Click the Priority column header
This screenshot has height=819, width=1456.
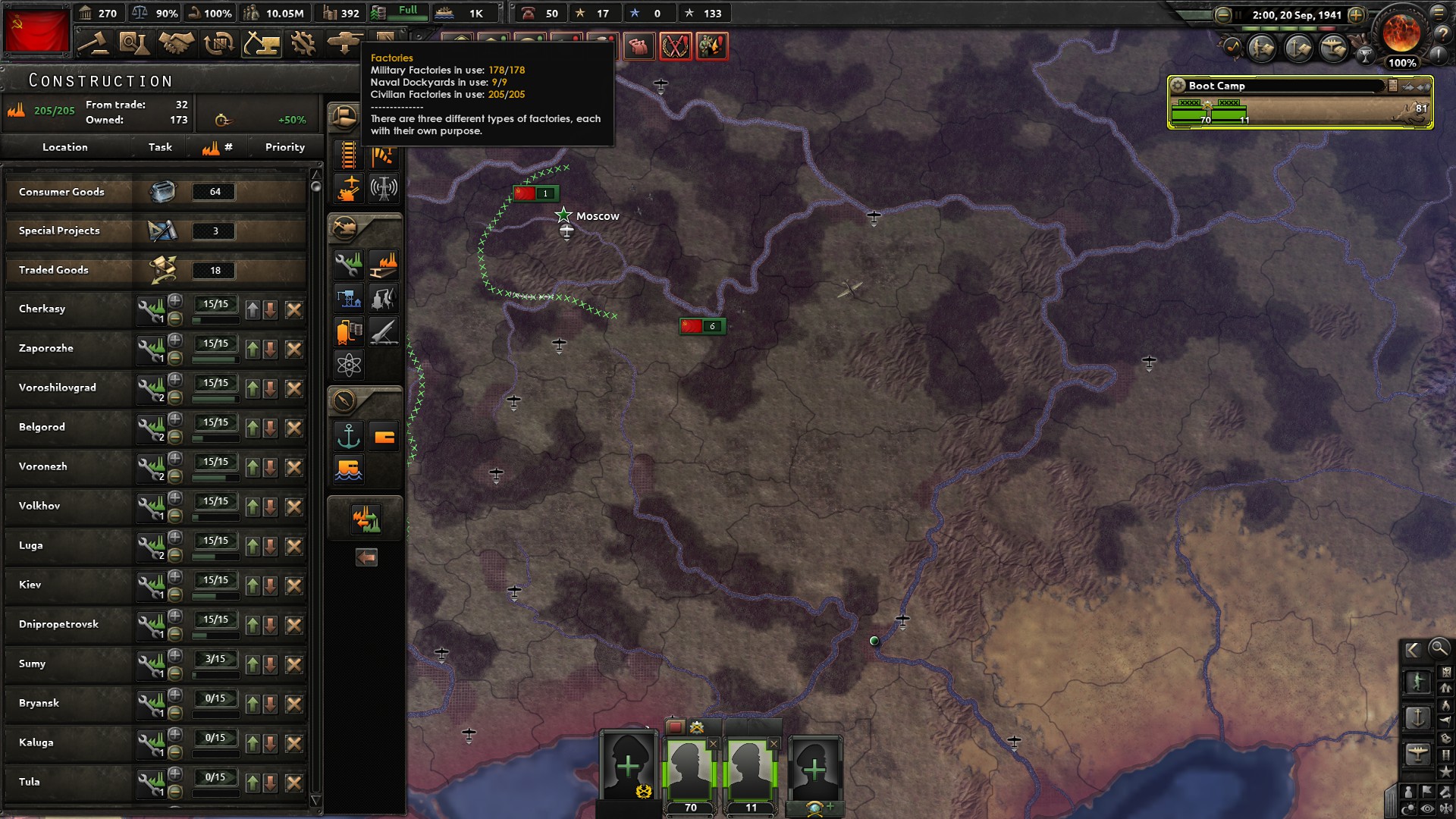(x=284, y=146)
